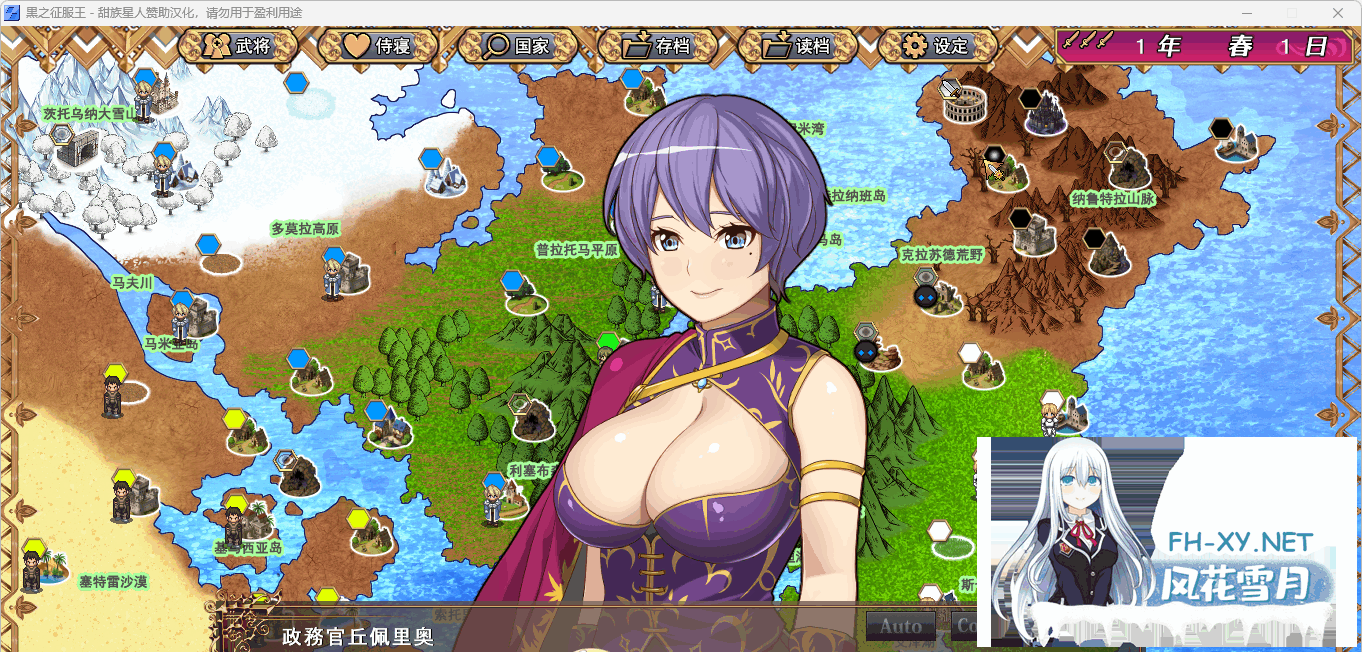Close the game window

pos(1338,13)
